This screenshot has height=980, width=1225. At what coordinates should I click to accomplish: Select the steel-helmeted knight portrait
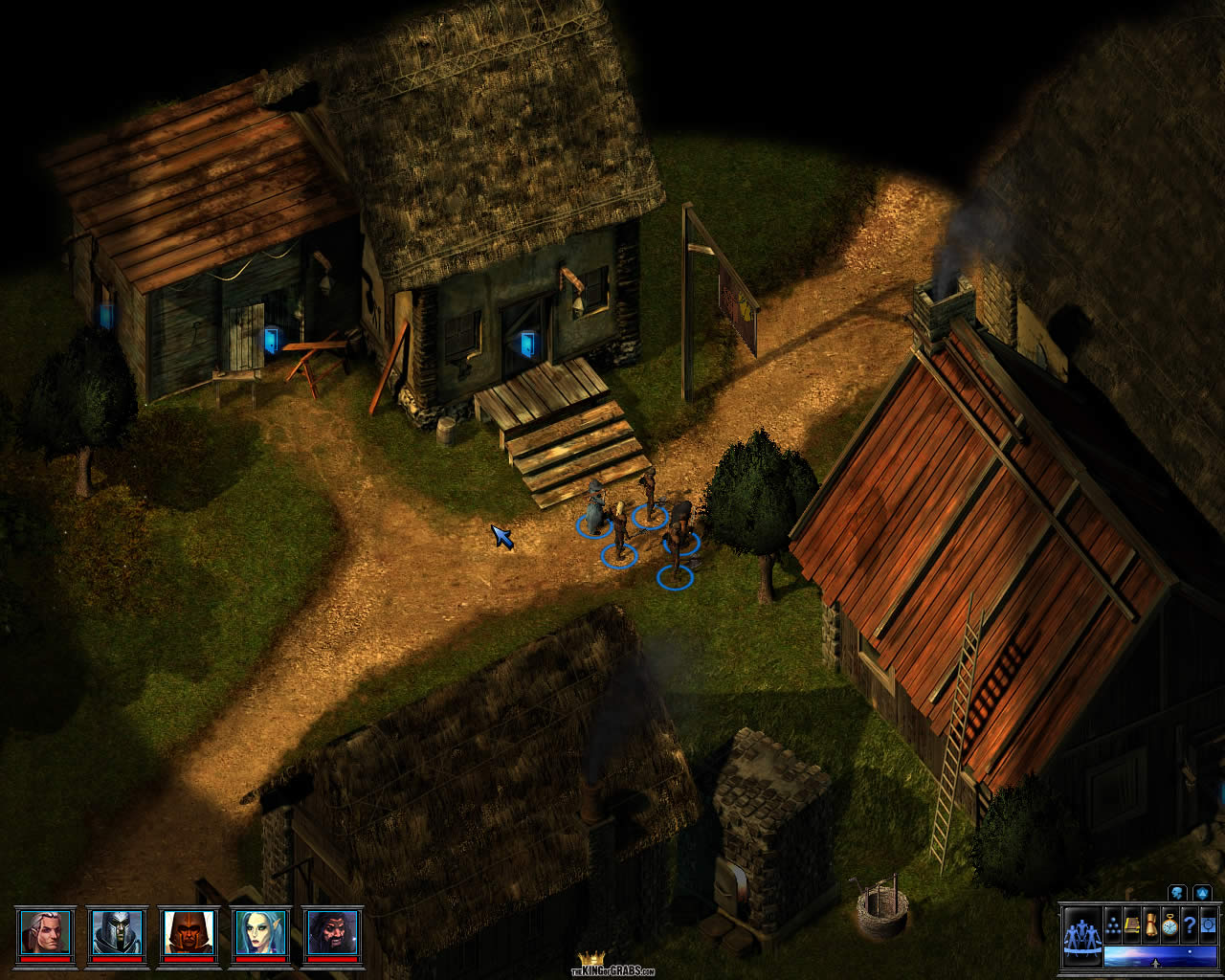click(116, 932)
